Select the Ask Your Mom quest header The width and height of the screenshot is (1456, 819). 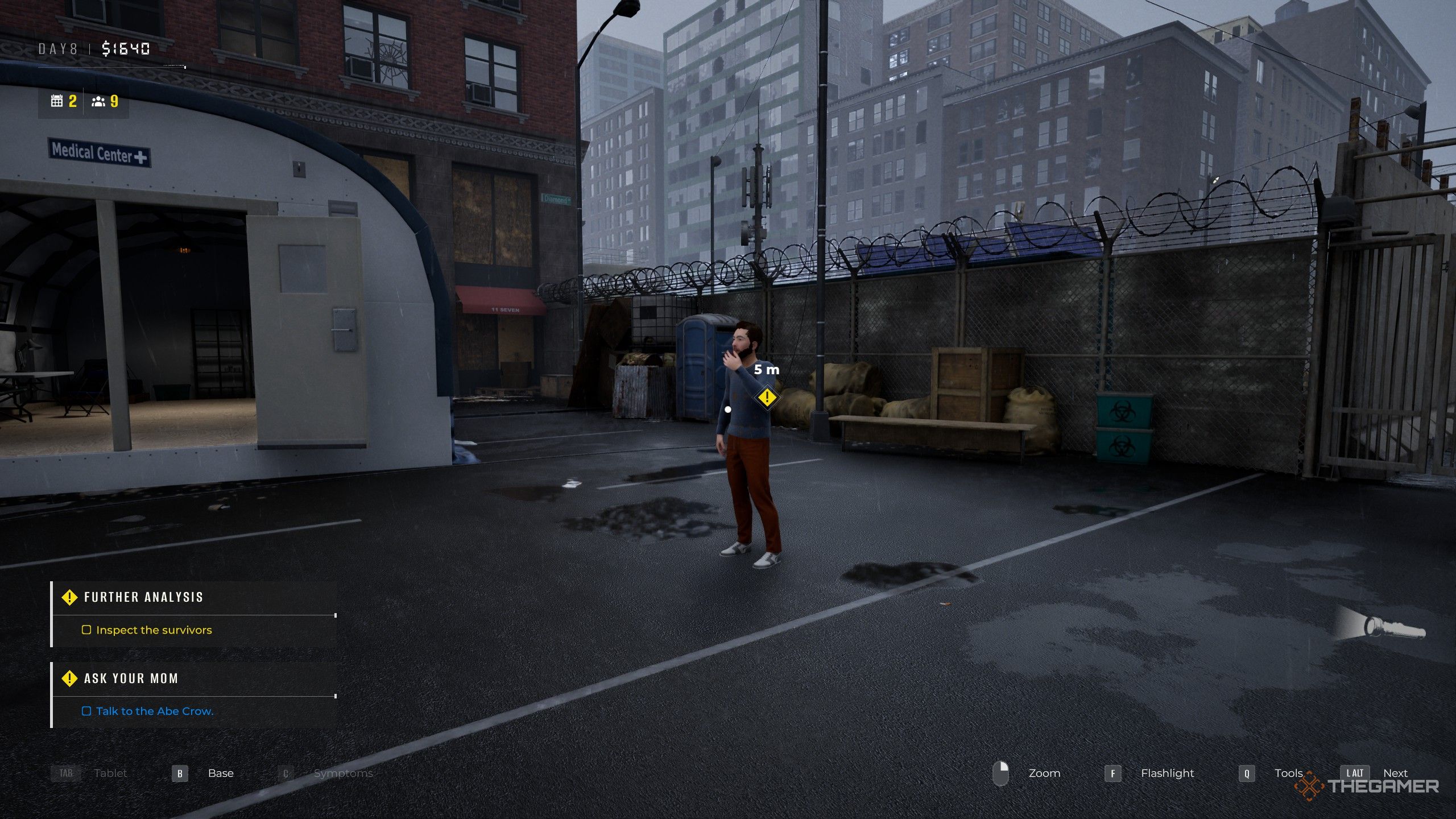[131, 679]
